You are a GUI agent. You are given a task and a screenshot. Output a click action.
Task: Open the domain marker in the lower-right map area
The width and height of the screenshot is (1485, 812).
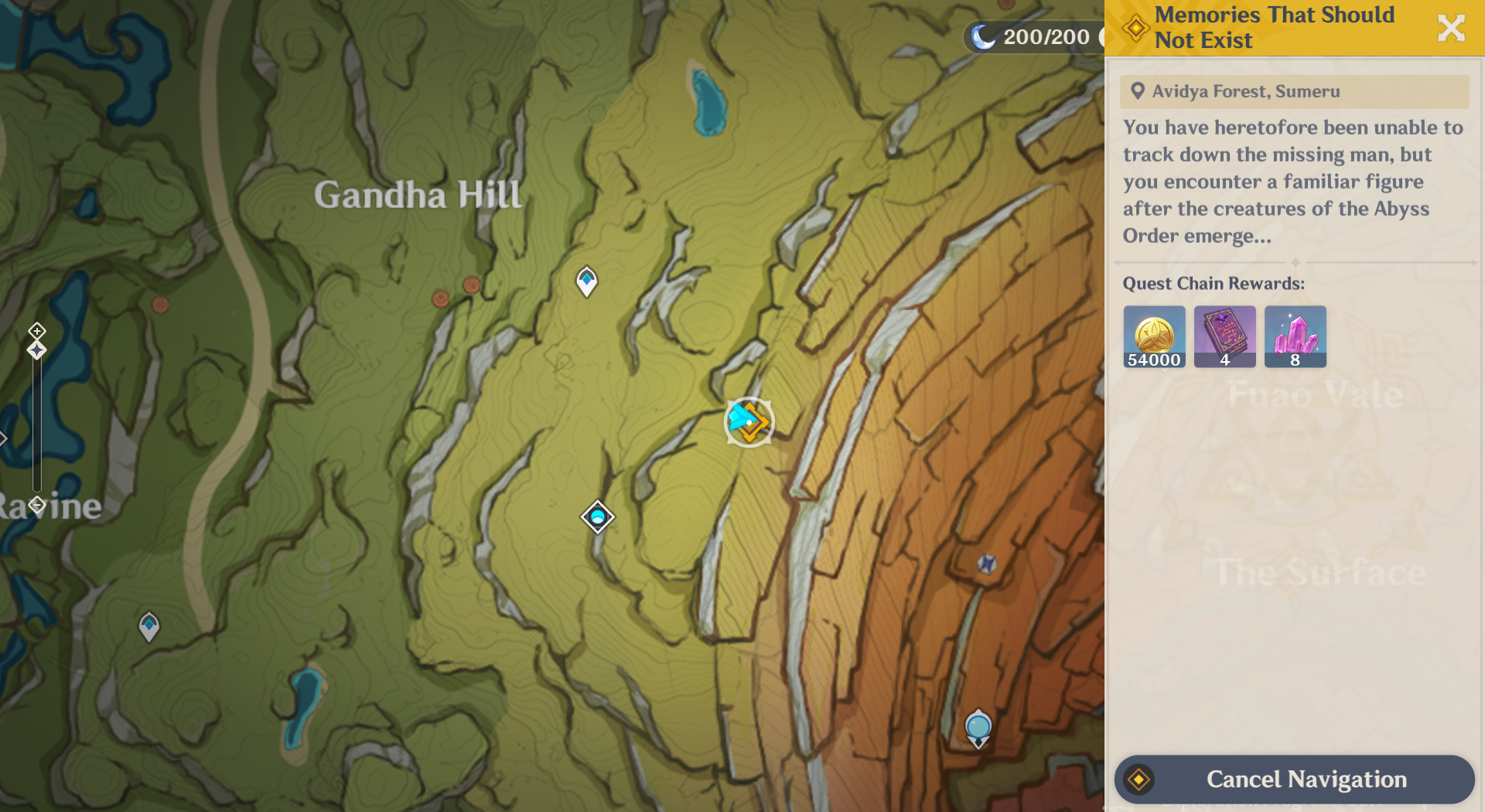coord(978,725)
